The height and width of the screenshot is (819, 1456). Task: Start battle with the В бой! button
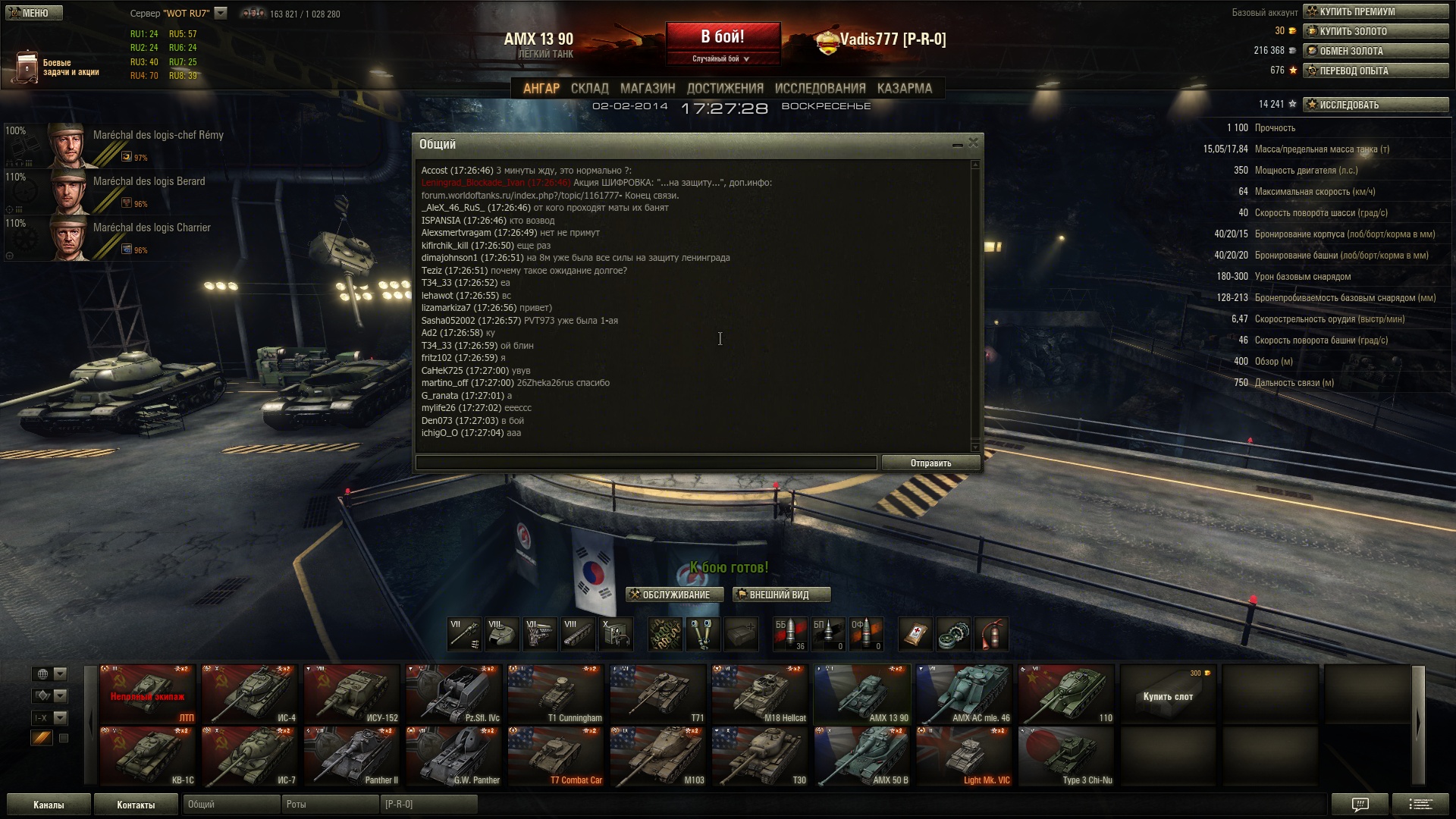pyautogui.click(x=723, y=37)
